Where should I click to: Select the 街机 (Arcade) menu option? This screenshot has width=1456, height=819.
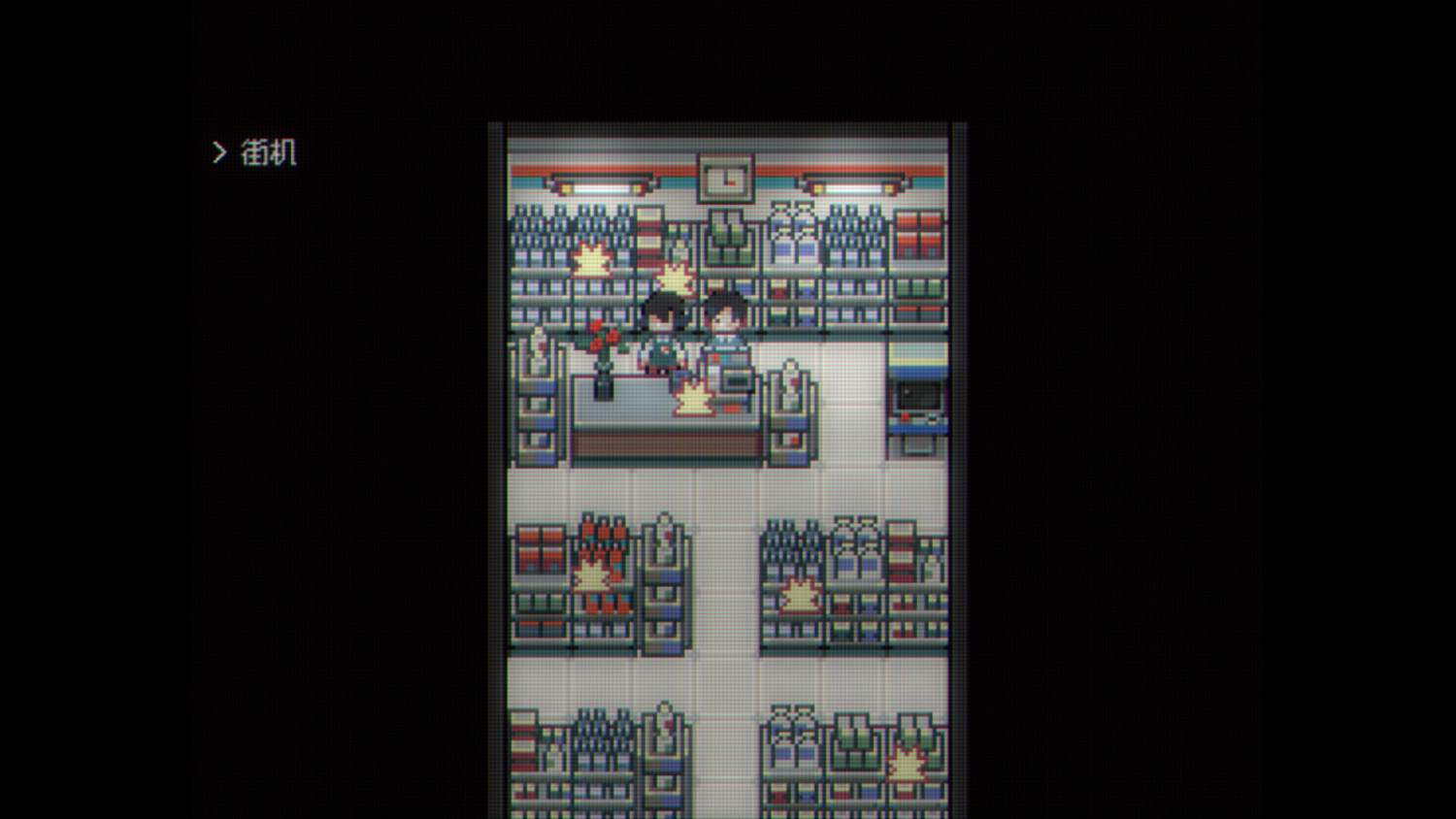tap(269, 151)
